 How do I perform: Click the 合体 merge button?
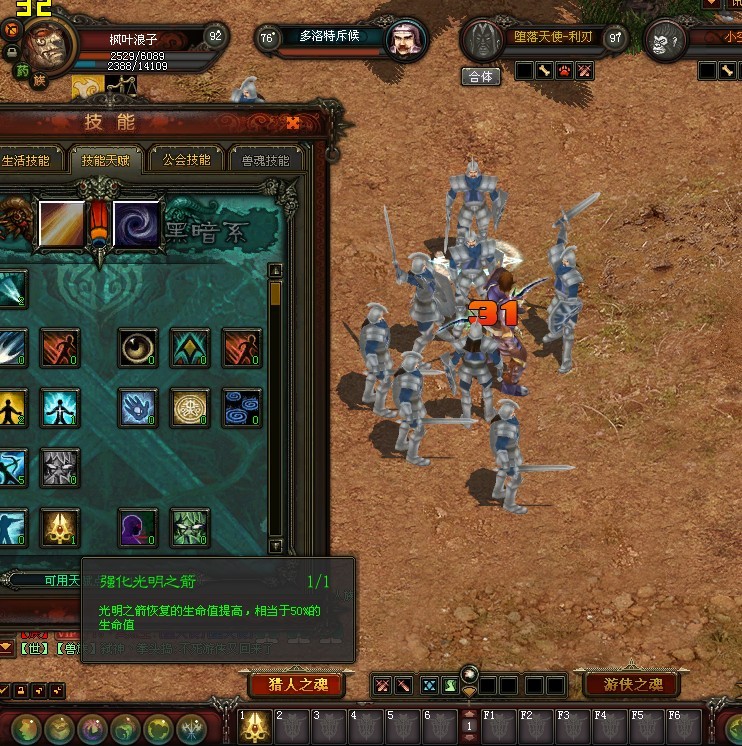point(481,76)
